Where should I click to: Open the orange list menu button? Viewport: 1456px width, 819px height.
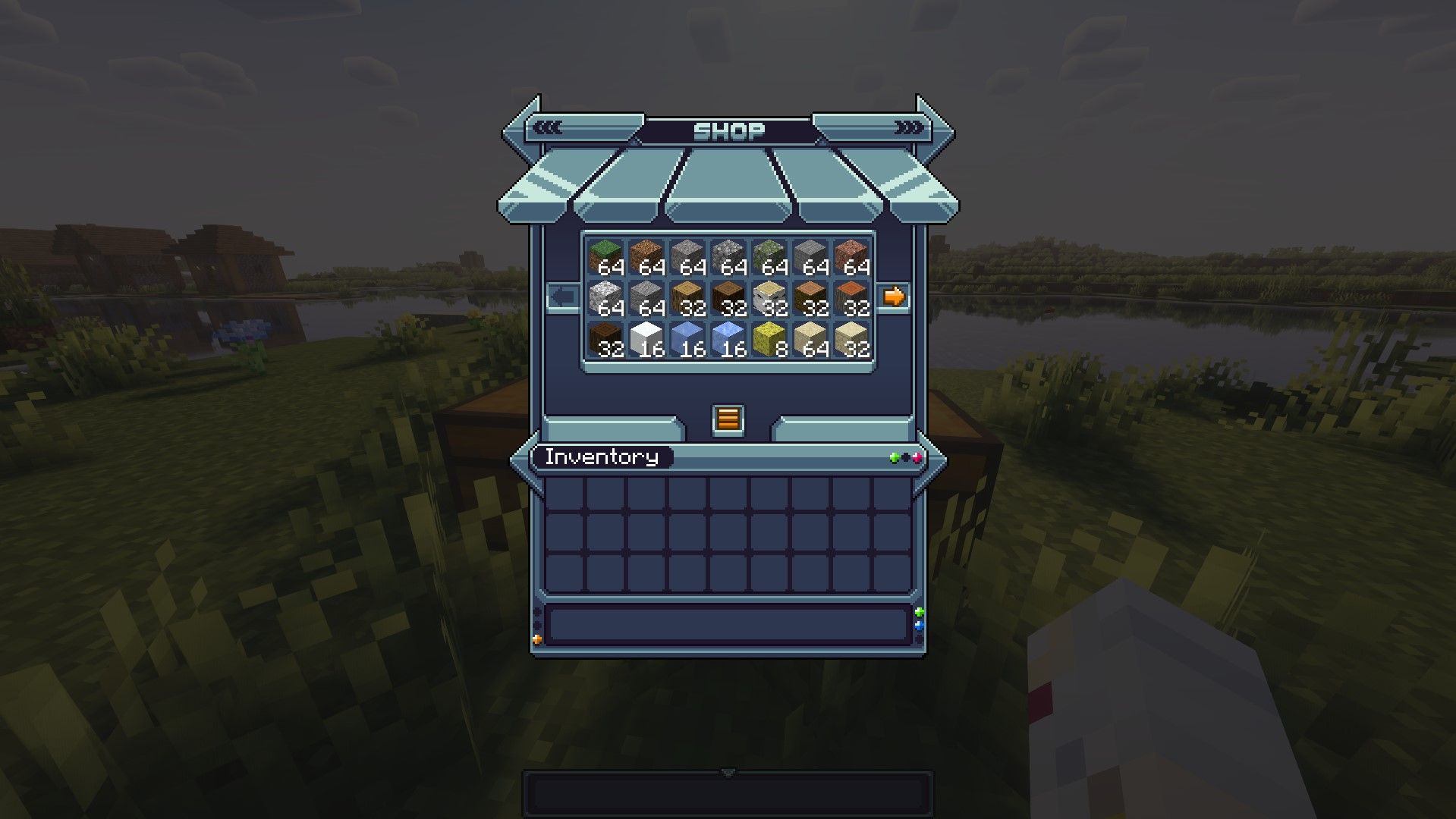point(728,419)
